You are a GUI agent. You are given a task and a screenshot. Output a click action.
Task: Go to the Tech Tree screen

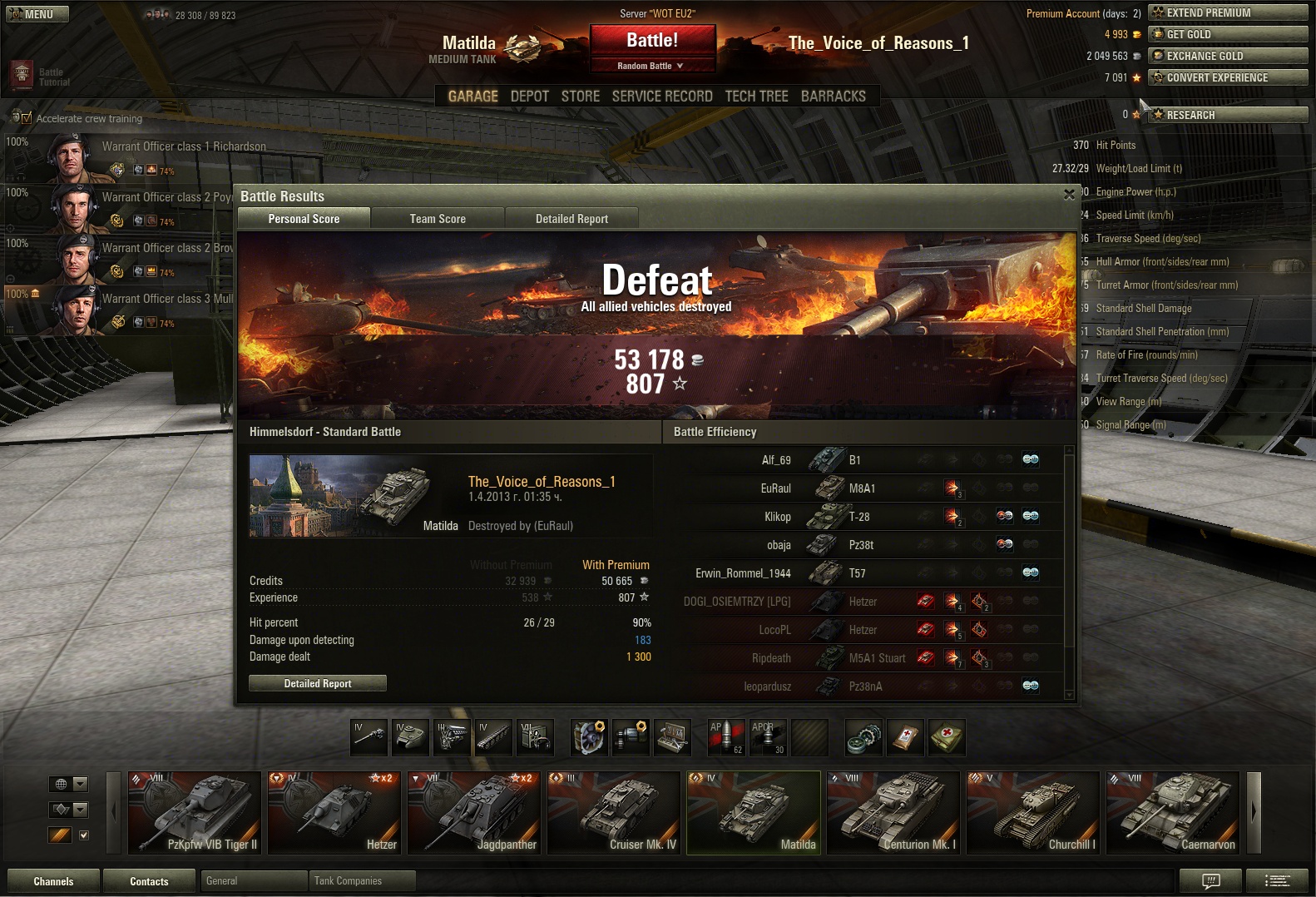point(756,97)
